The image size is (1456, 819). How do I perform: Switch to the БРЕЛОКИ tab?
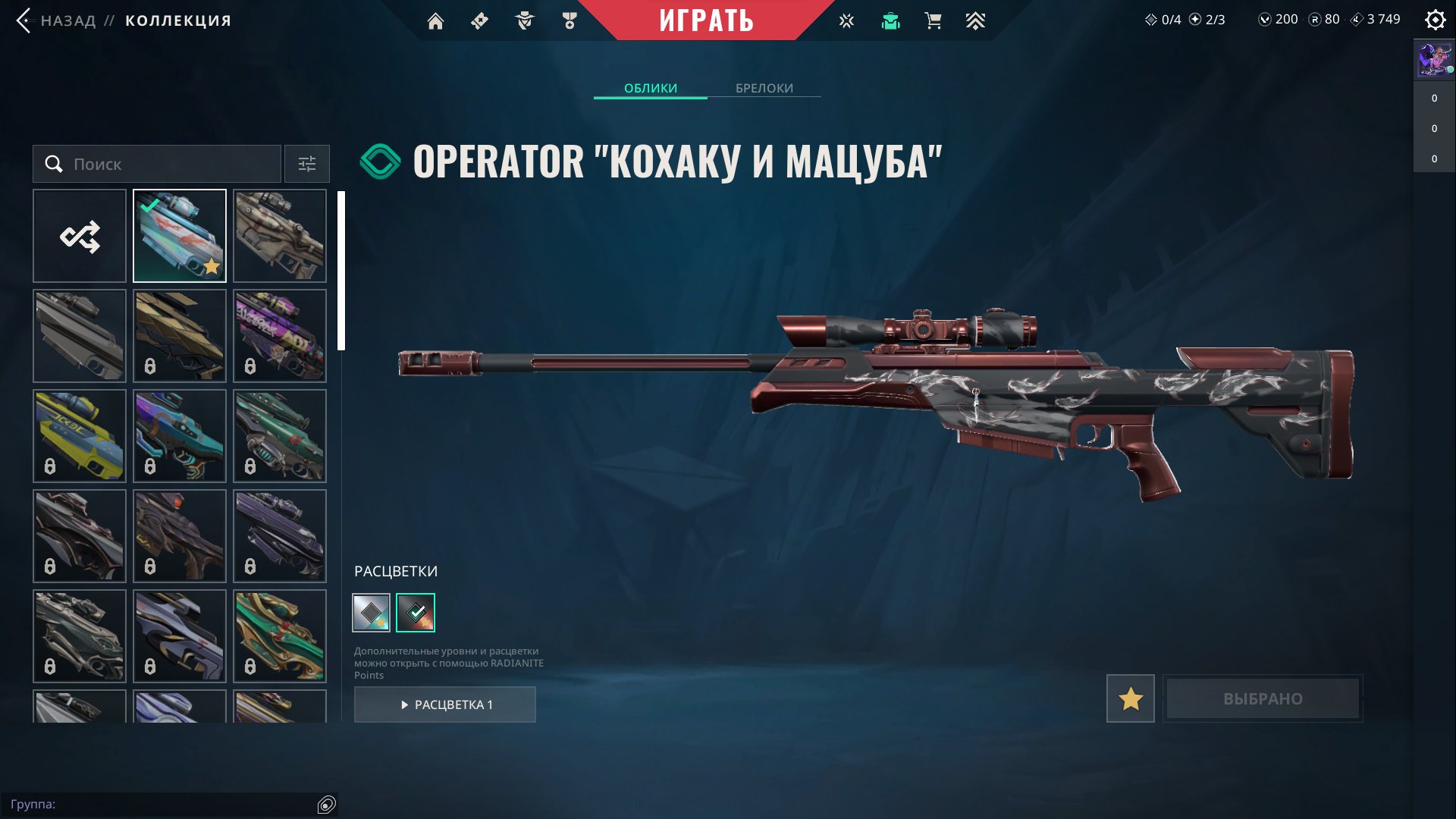pyautogui.click(x=764, y=88)
